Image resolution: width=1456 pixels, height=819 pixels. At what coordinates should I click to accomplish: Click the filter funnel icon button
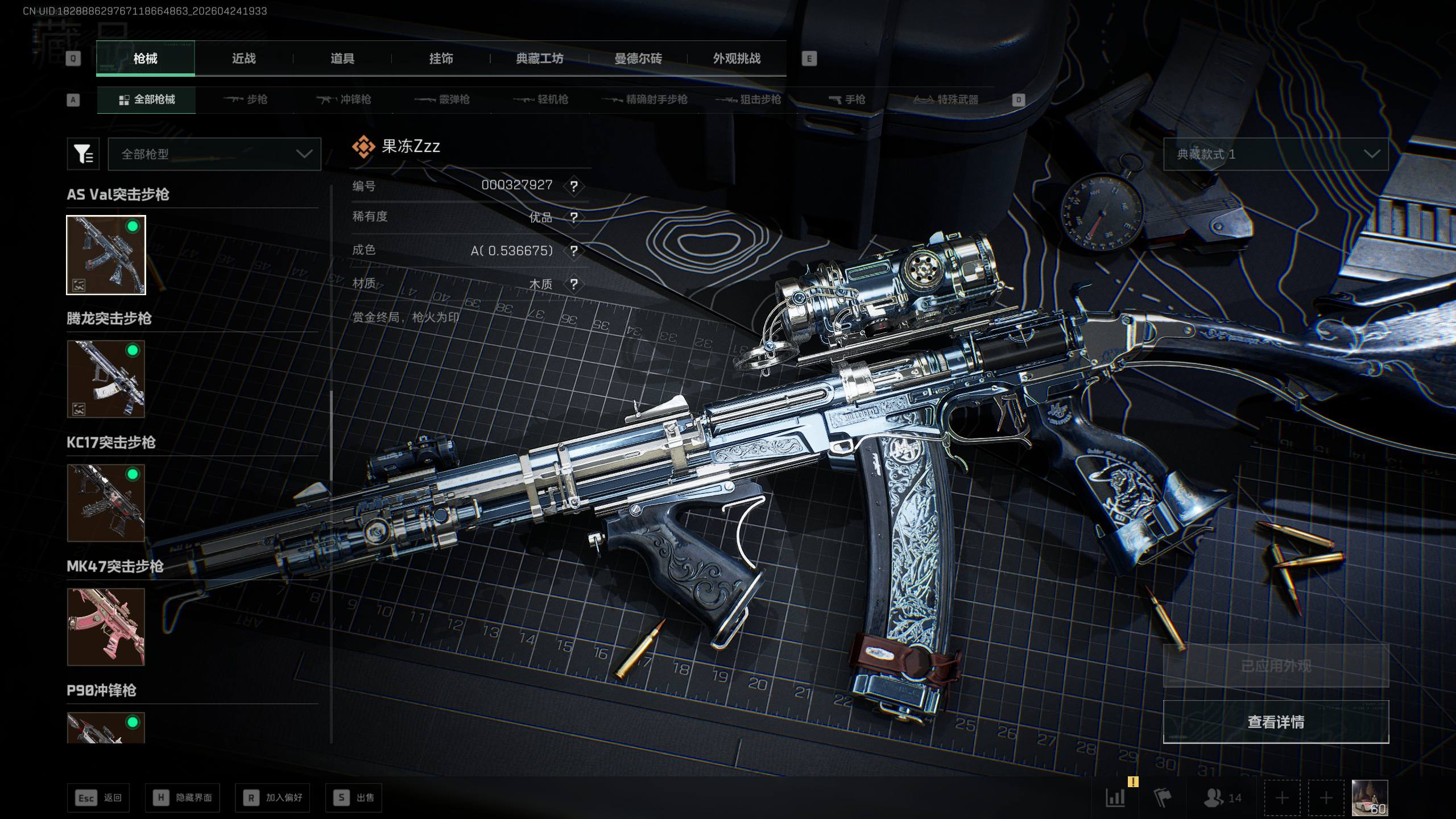(x=83, y=154)
